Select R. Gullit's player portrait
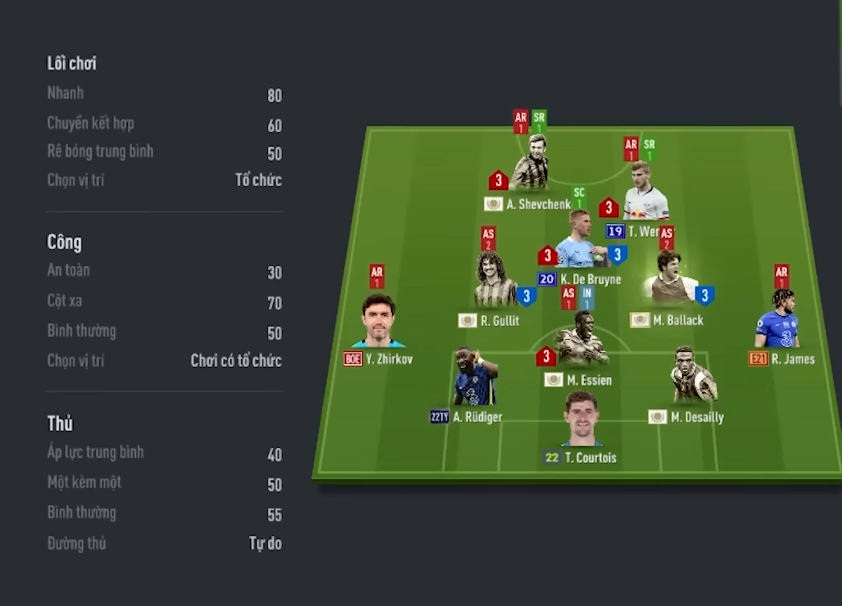The height and width of the screenshot is (606, 842). coord(494,283)
